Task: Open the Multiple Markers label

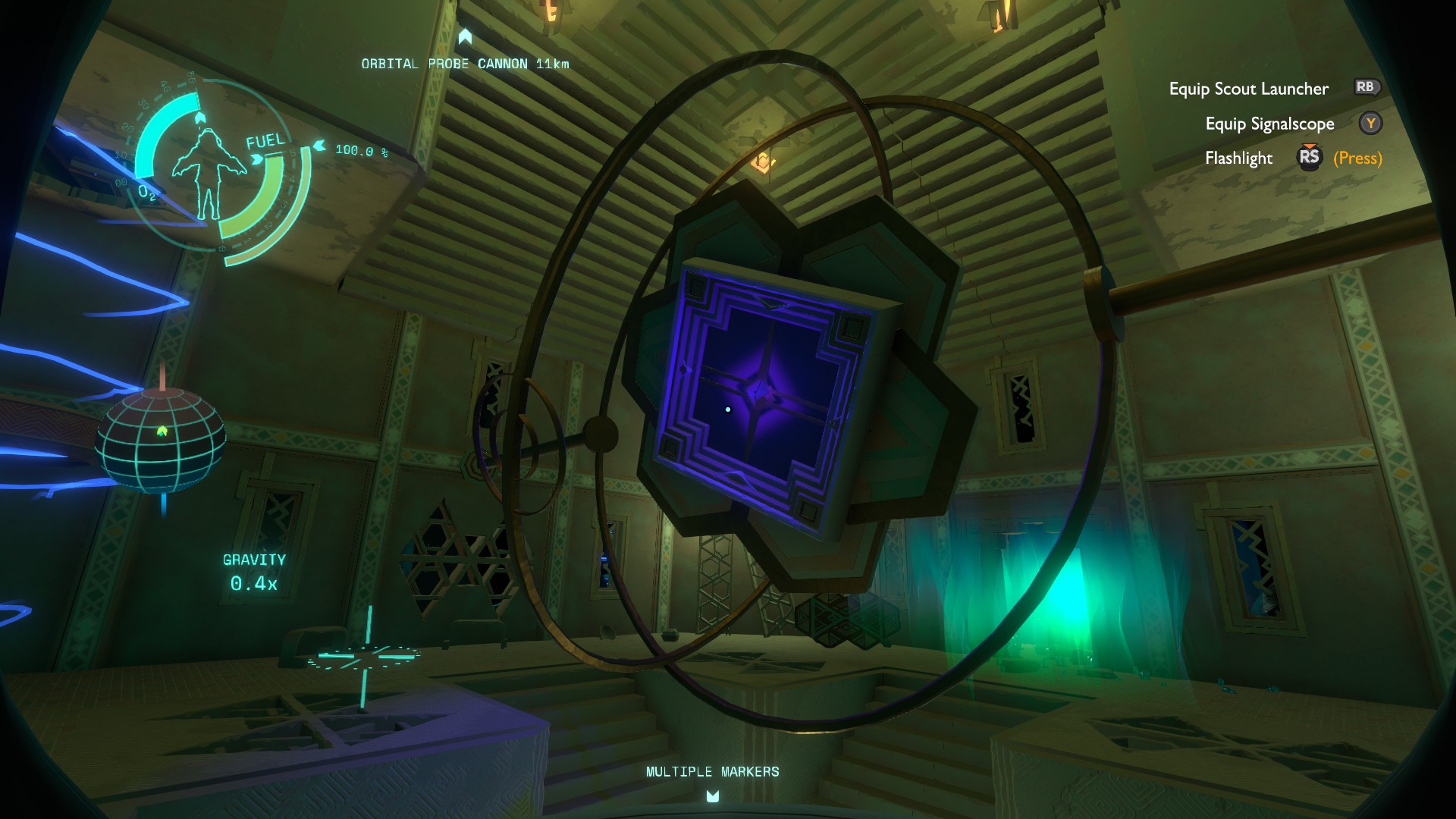Action: (x=711, y=772)
